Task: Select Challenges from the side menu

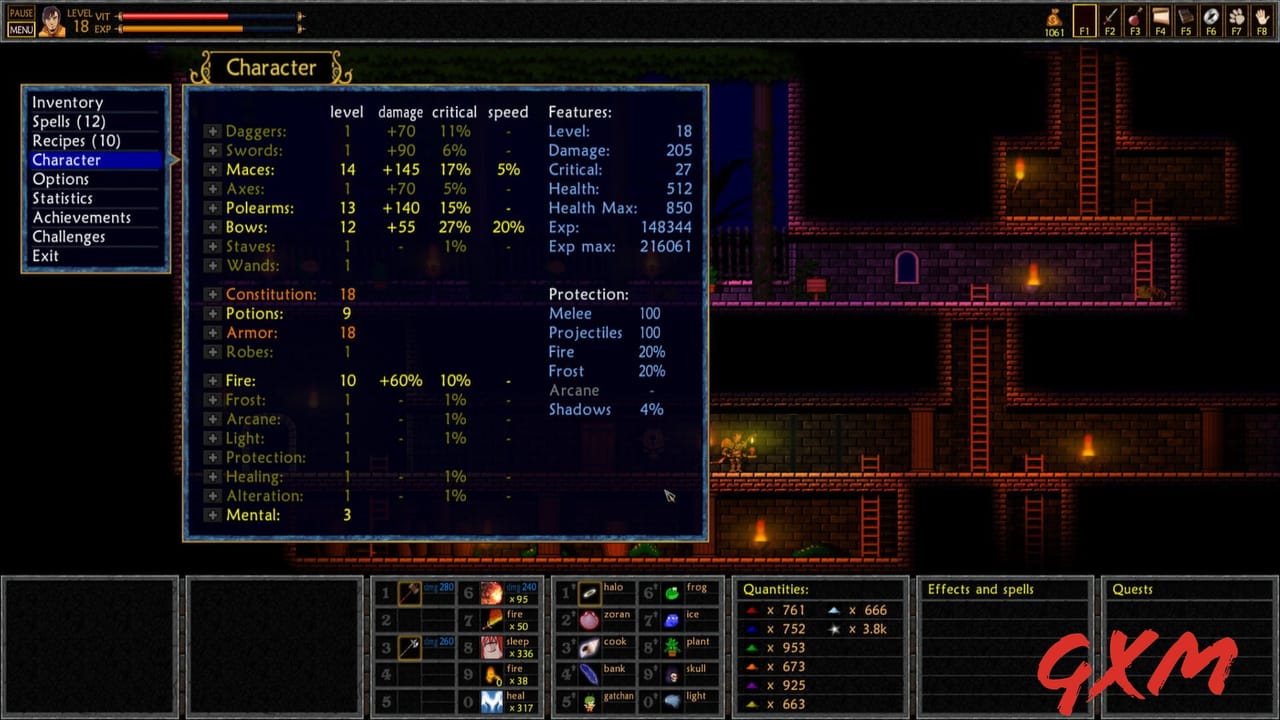Action: (68, 236)
